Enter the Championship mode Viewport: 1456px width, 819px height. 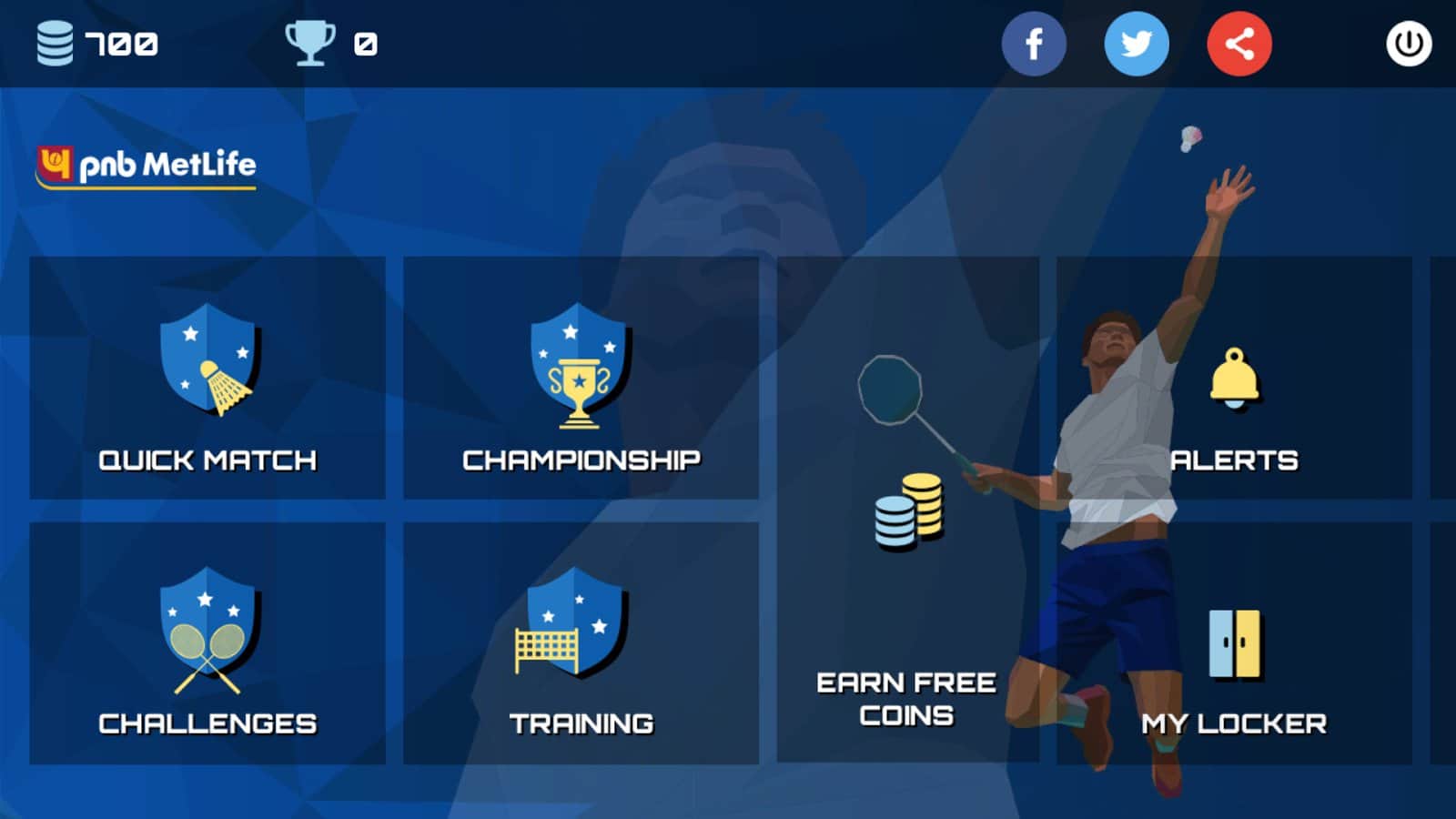point(580,460)
